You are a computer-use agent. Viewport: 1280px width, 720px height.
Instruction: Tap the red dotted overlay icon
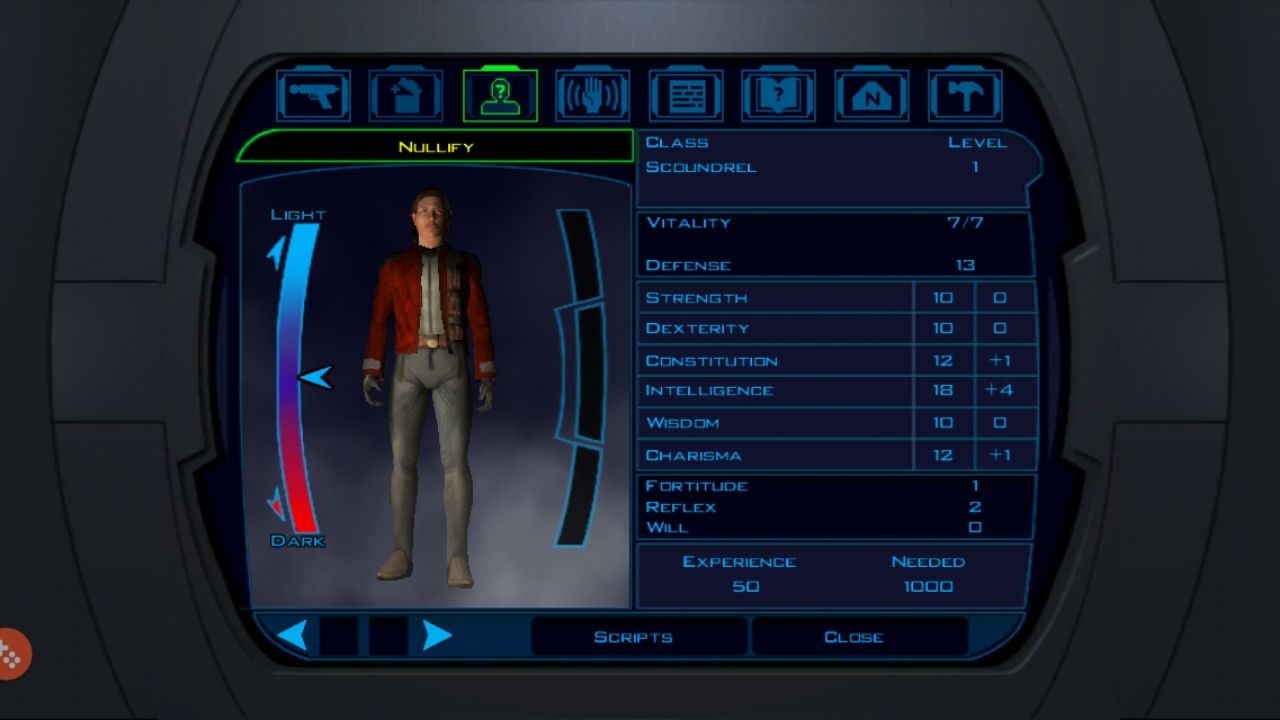[12, 654]
